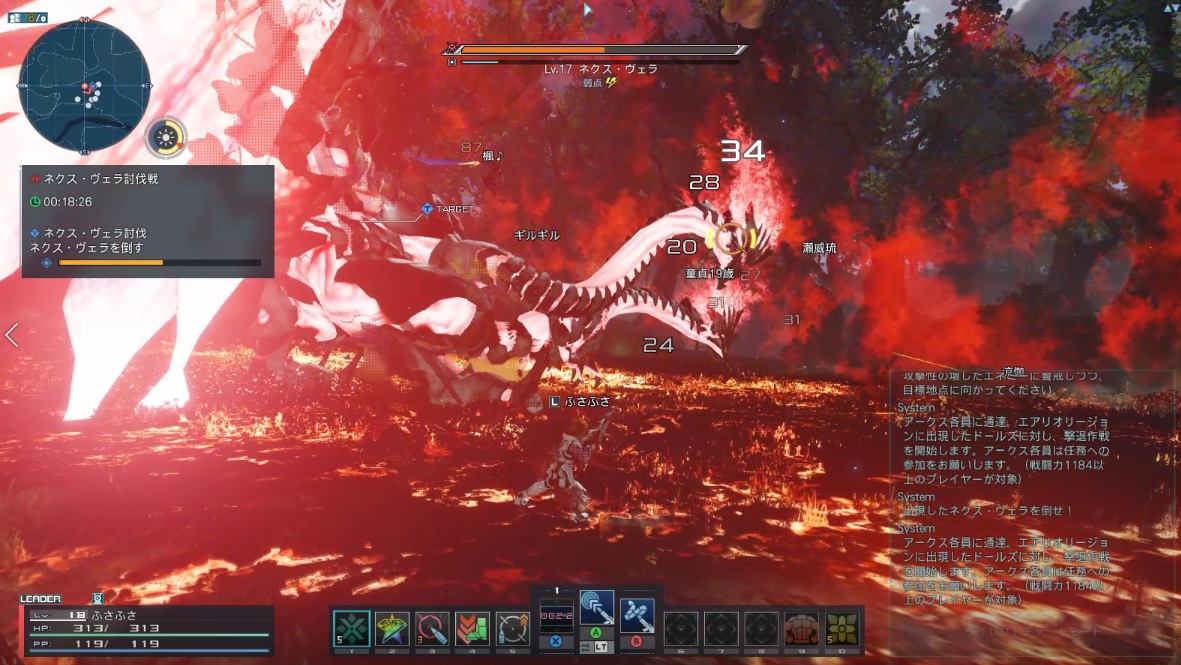1181x665 pixels.
Task: Use the target circle with arrows skill
Action: pos(512,629)
